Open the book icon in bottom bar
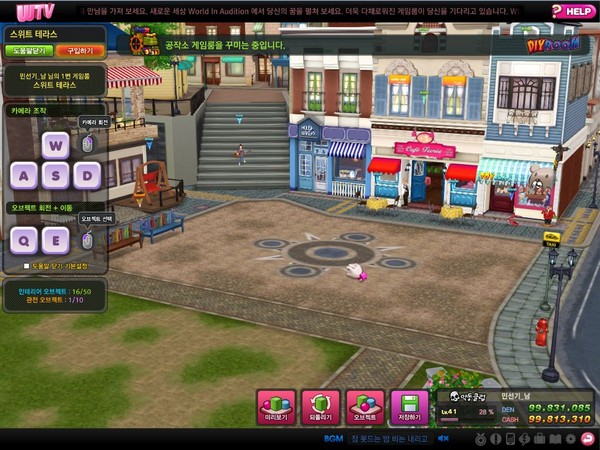The width and height of the screenshot is (600, 450). click(554, 438)
